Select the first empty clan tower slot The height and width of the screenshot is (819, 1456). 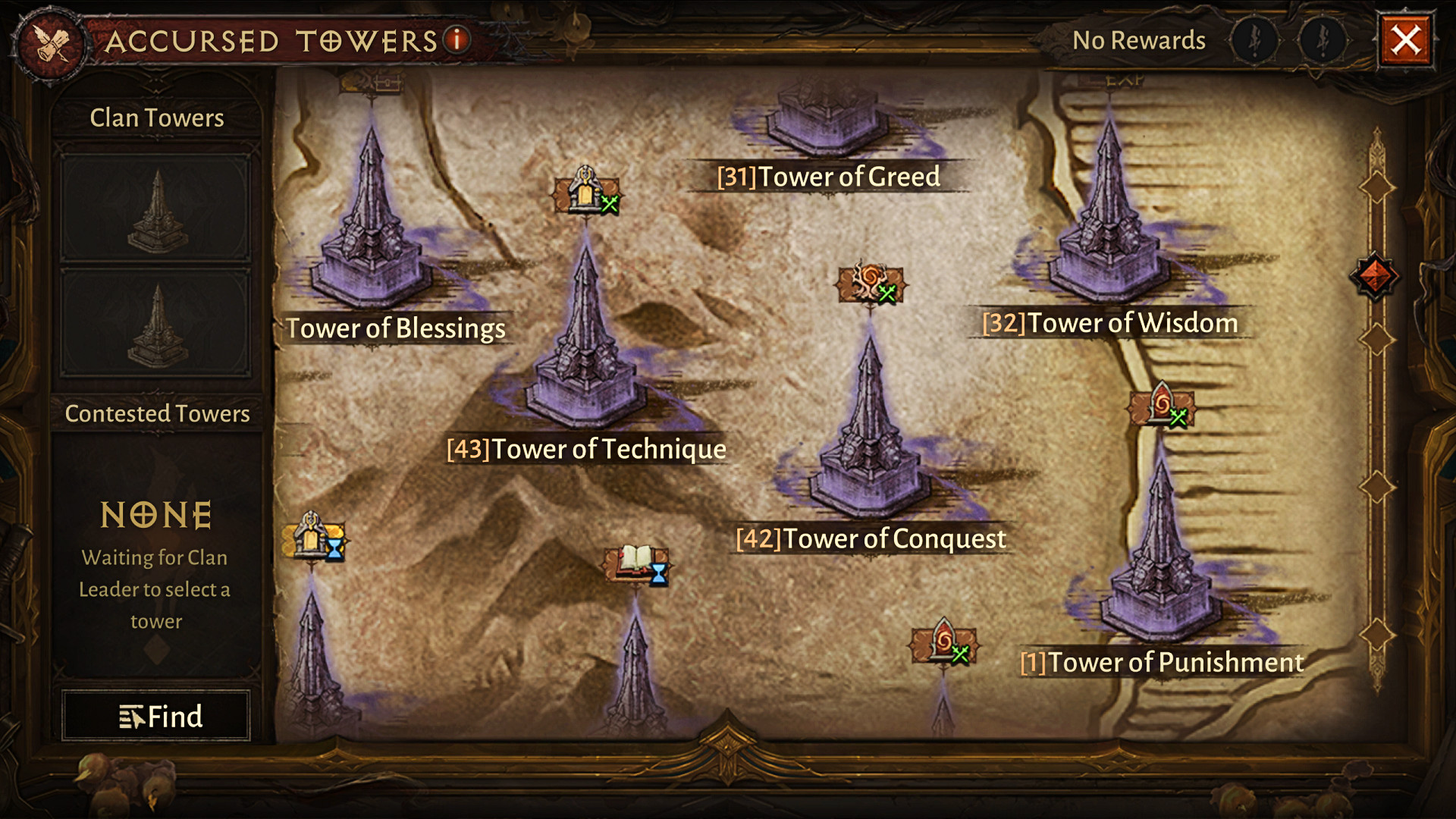156,209
